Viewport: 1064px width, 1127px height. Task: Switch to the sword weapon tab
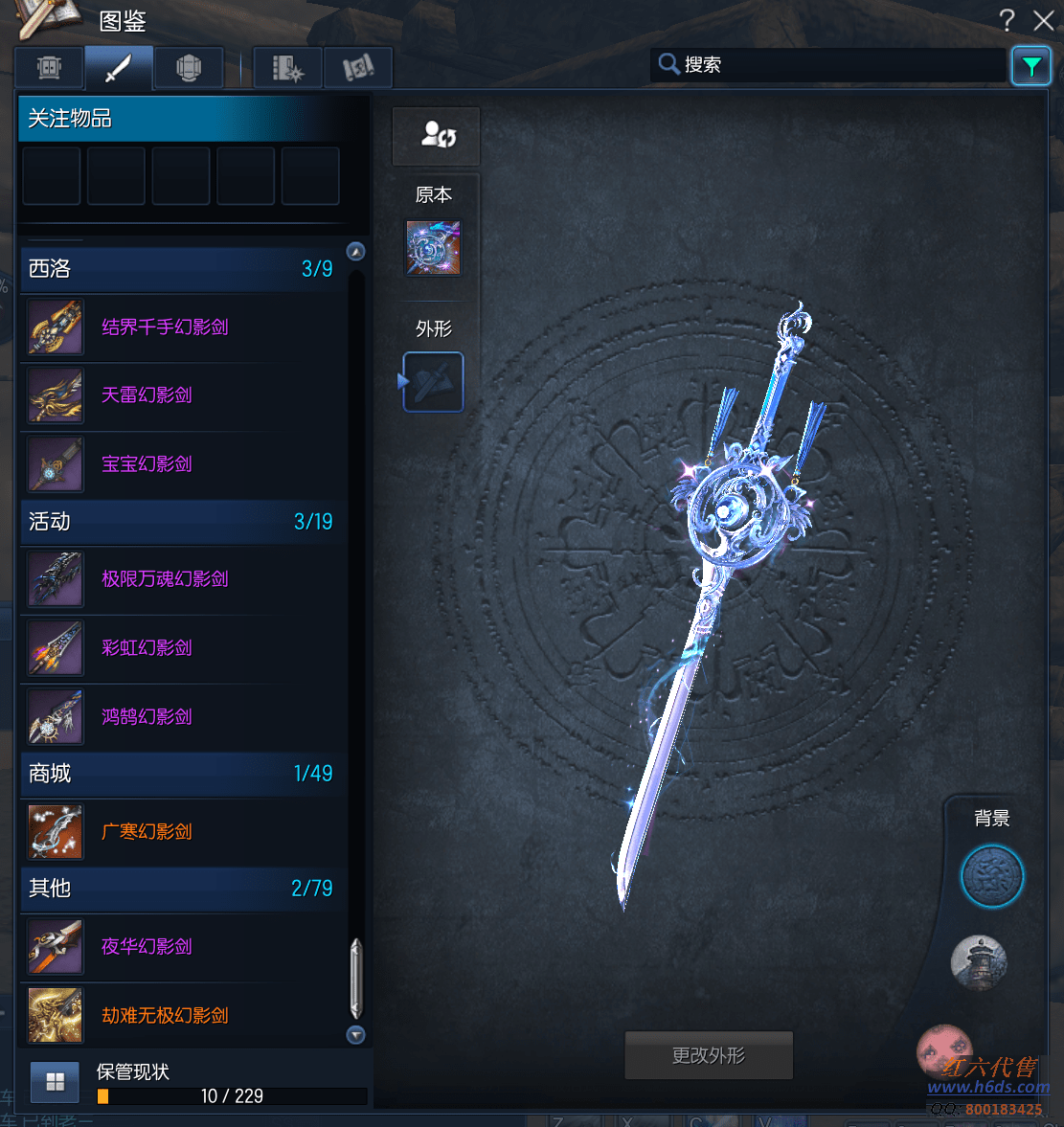(119, 68)
